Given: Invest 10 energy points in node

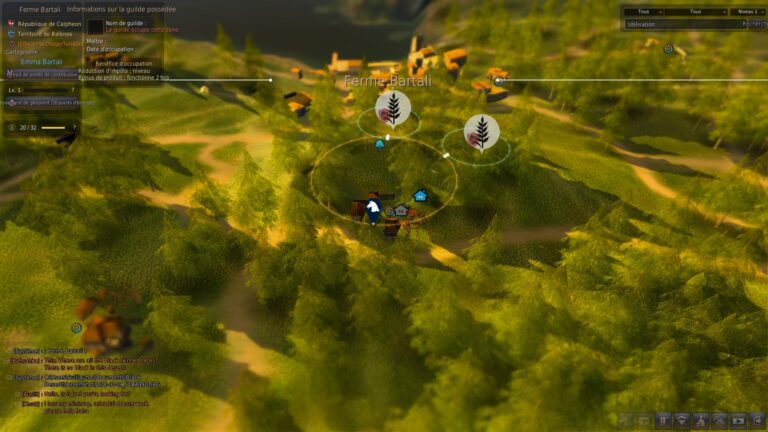Looking at the screenshot, I should tap(40, 103).
